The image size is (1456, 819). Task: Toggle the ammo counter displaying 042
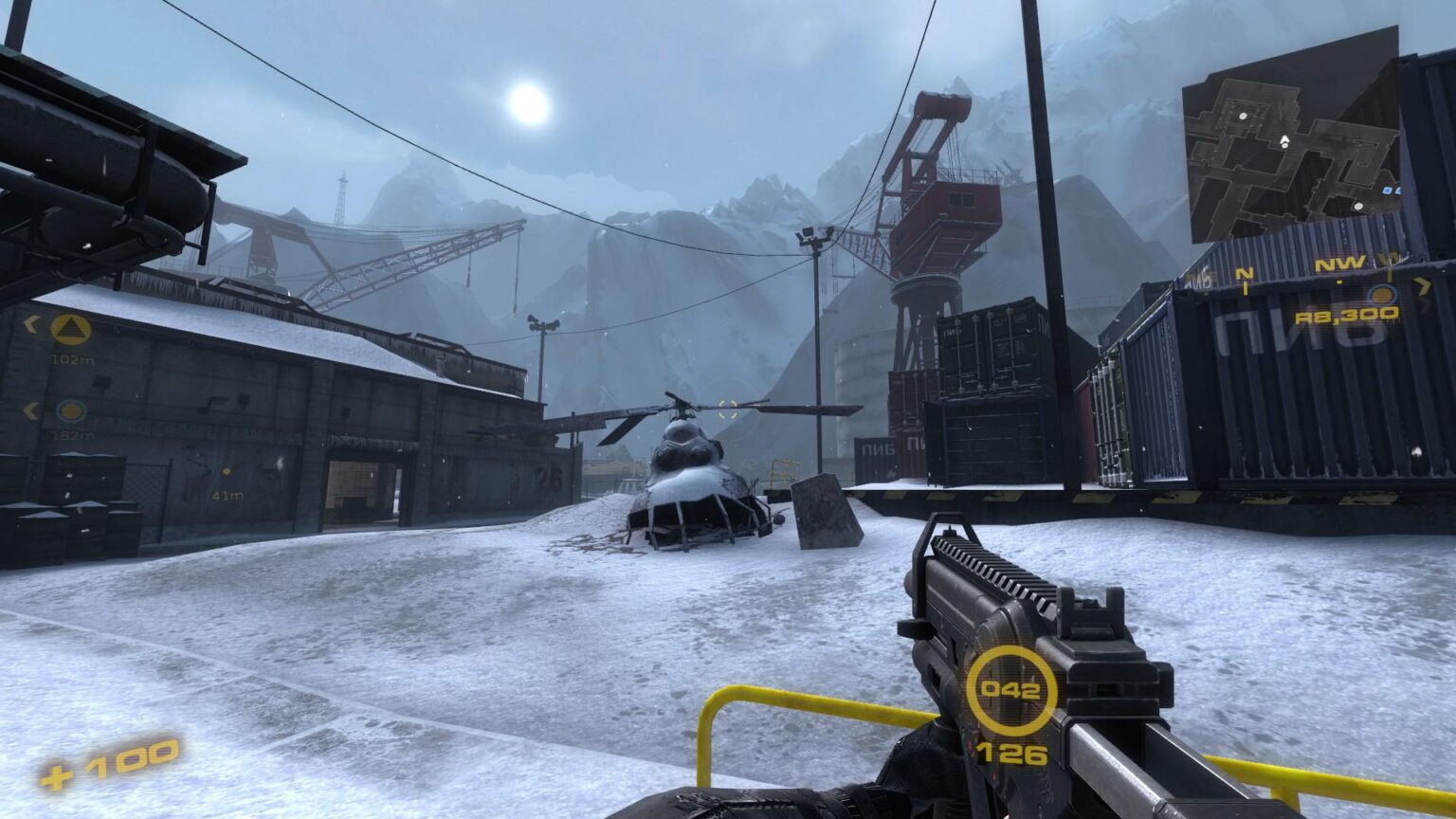coord(1011,693)
